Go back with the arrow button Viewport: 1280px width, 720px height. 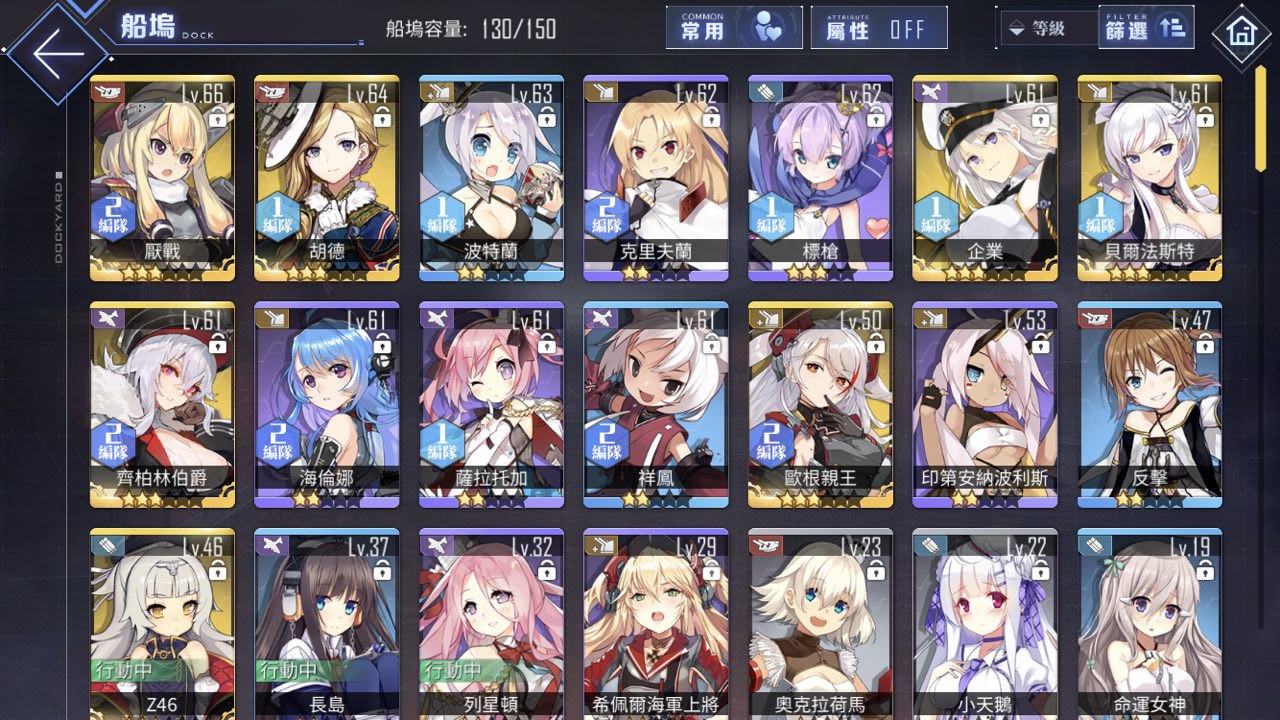point(58,52)
